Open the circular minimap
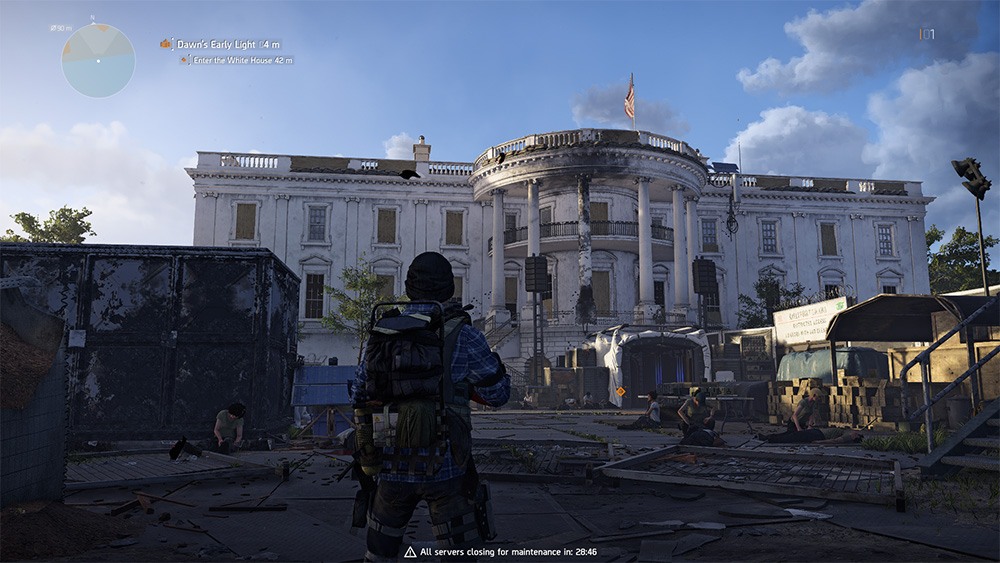 [98, 60]
